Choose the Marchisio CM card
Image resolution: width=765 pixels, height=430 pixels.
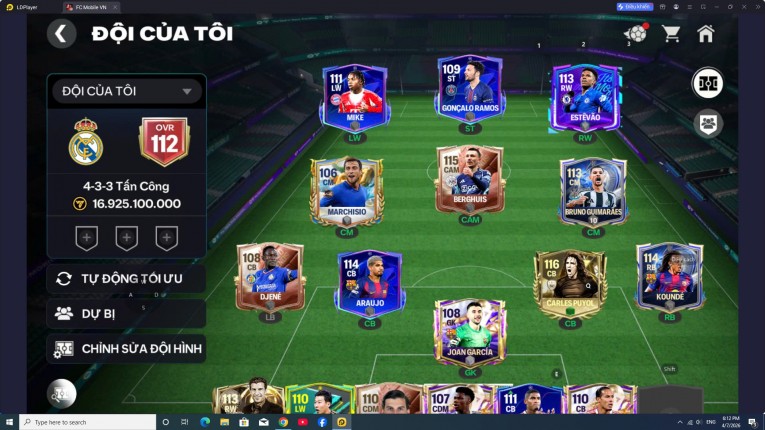pos(345,190)
